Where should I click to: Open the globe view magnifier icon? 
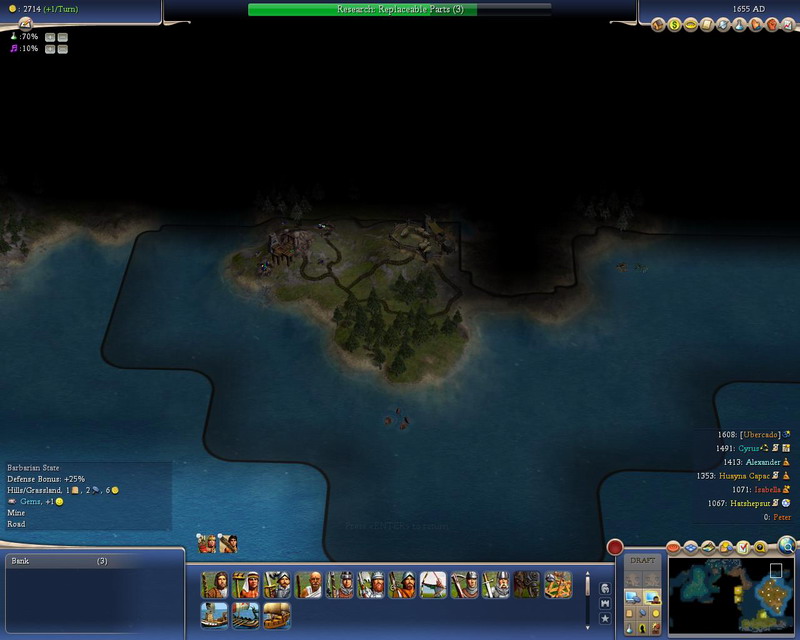(x=787, y=545)
